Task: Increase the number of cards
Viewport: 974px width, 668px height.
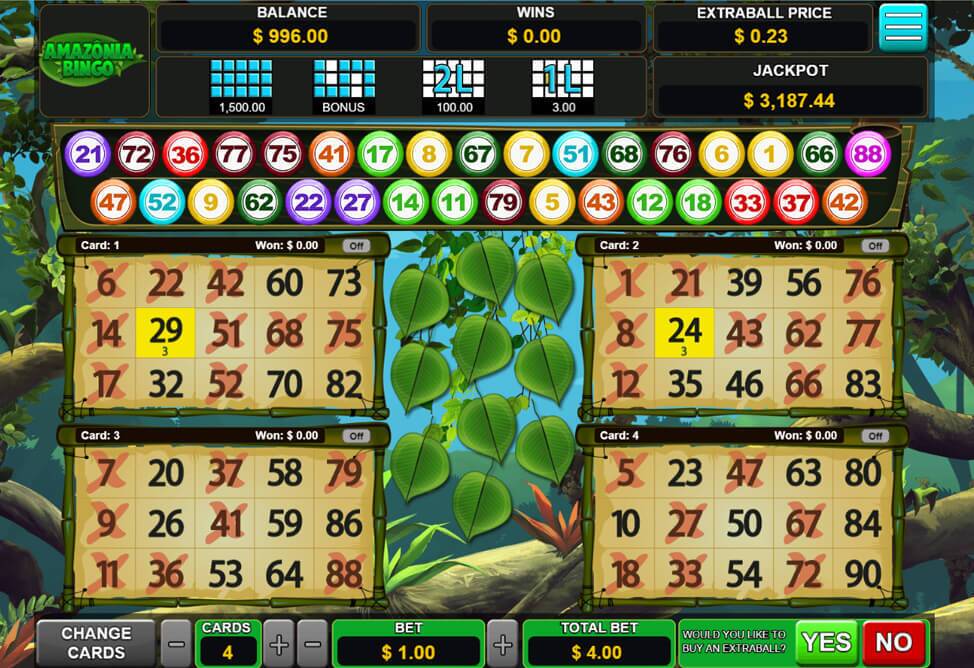Action: 279,642
